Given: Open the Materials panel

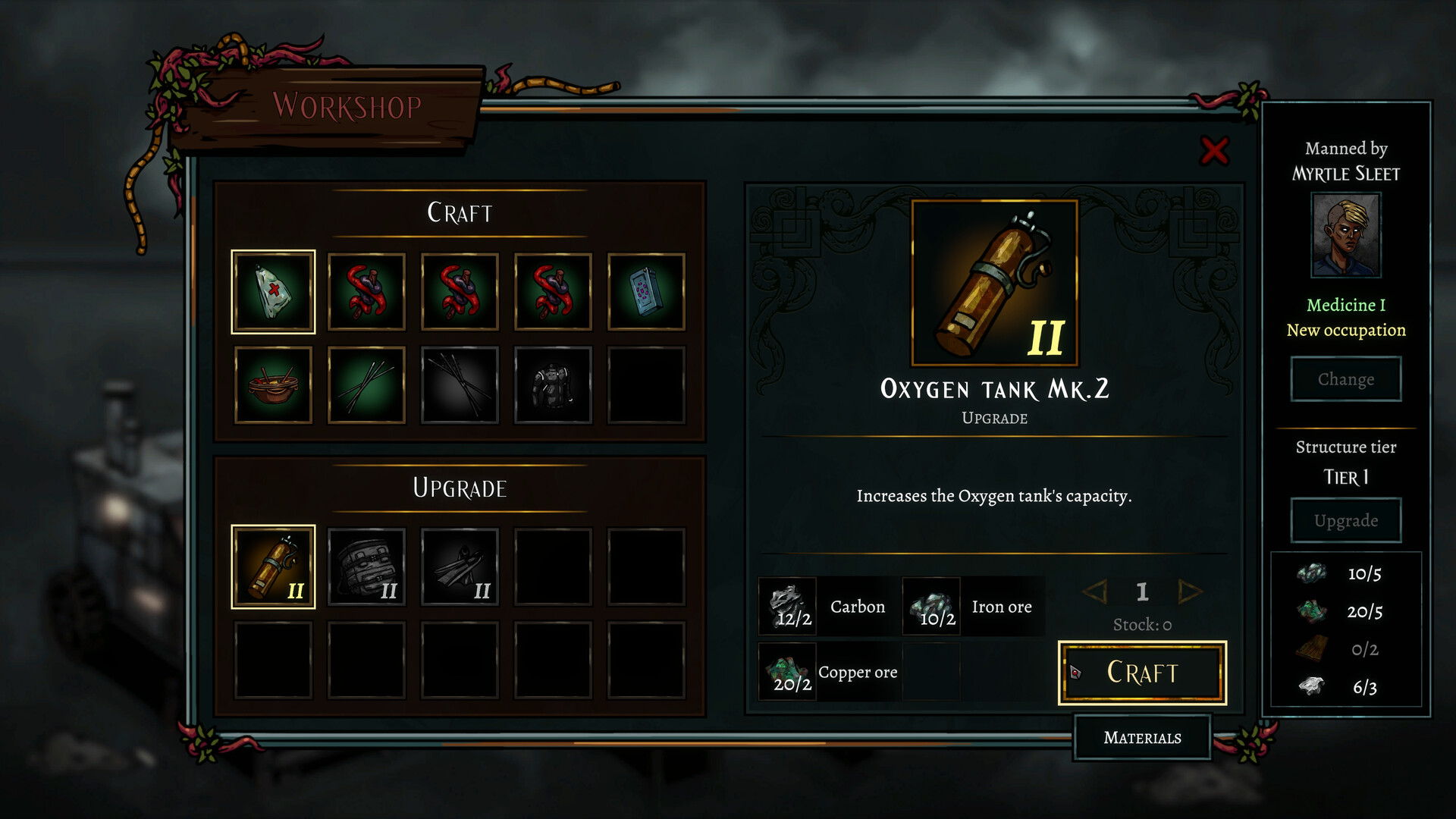Looking at the screenshot, I should (x=1142, y=737).
